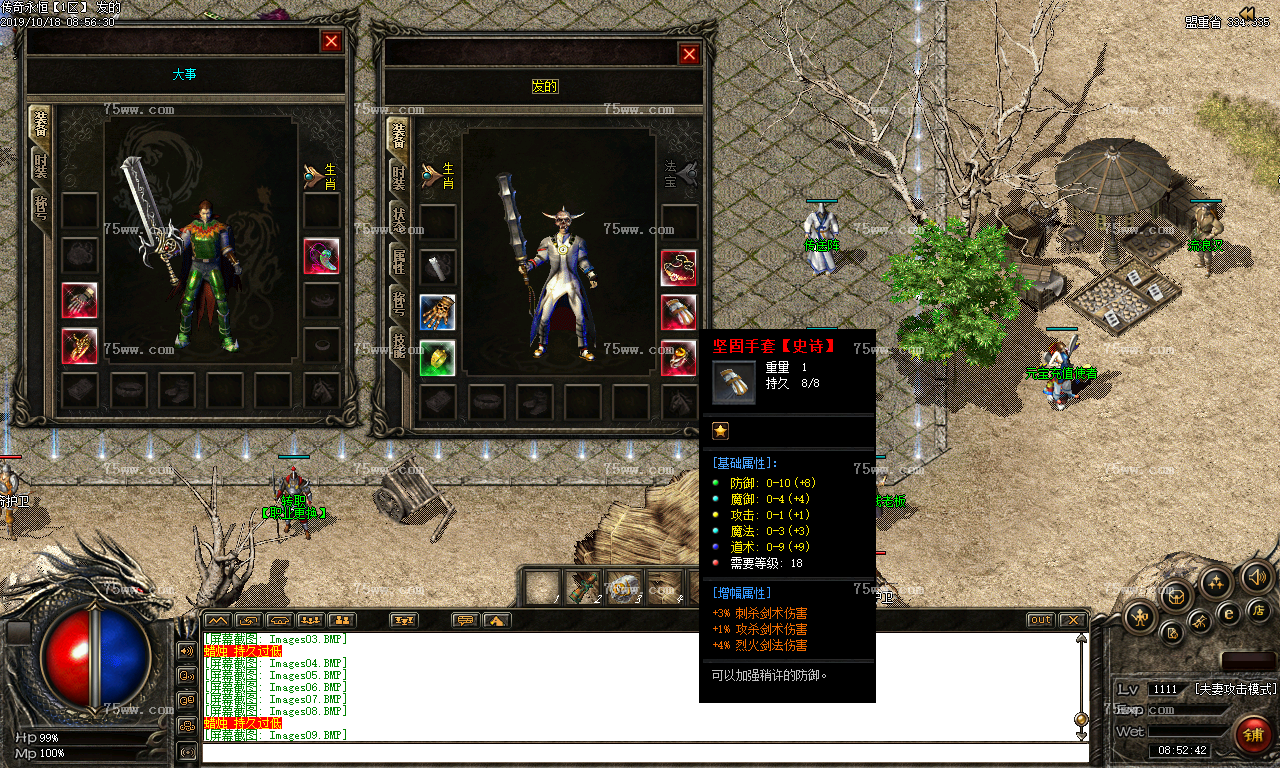Switch to the 状态 tab

pyautogui.click(x=398, y=221)
